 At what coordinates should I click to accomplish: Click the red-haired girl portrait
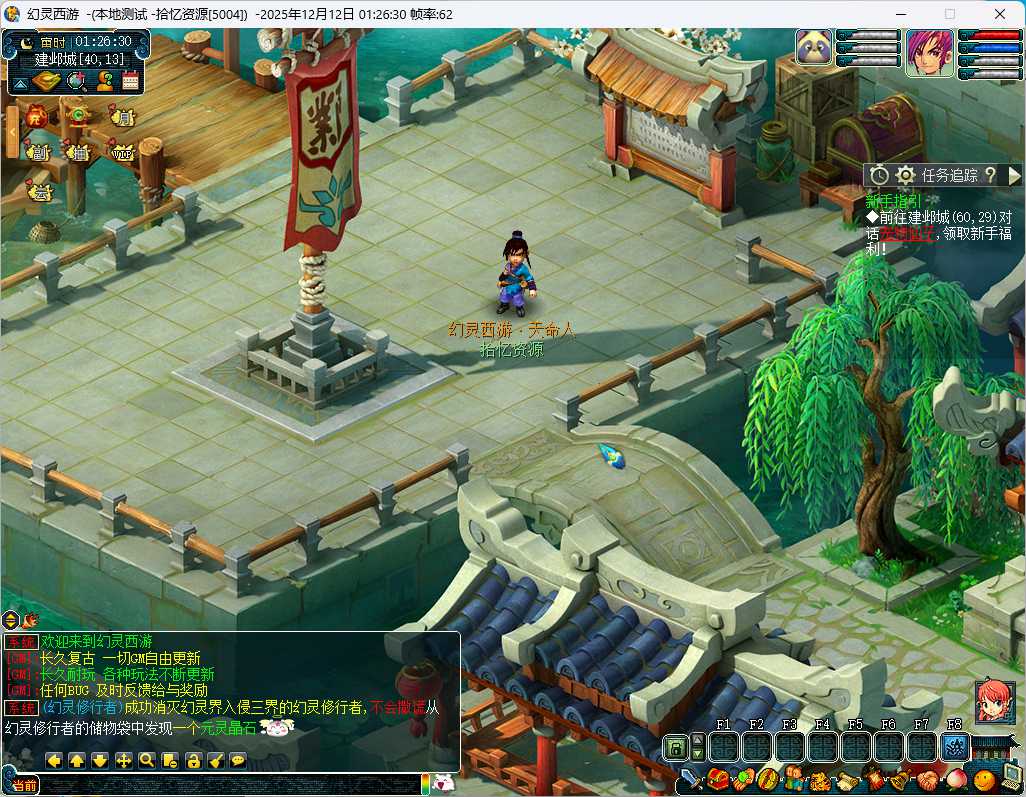pos(995,701)
